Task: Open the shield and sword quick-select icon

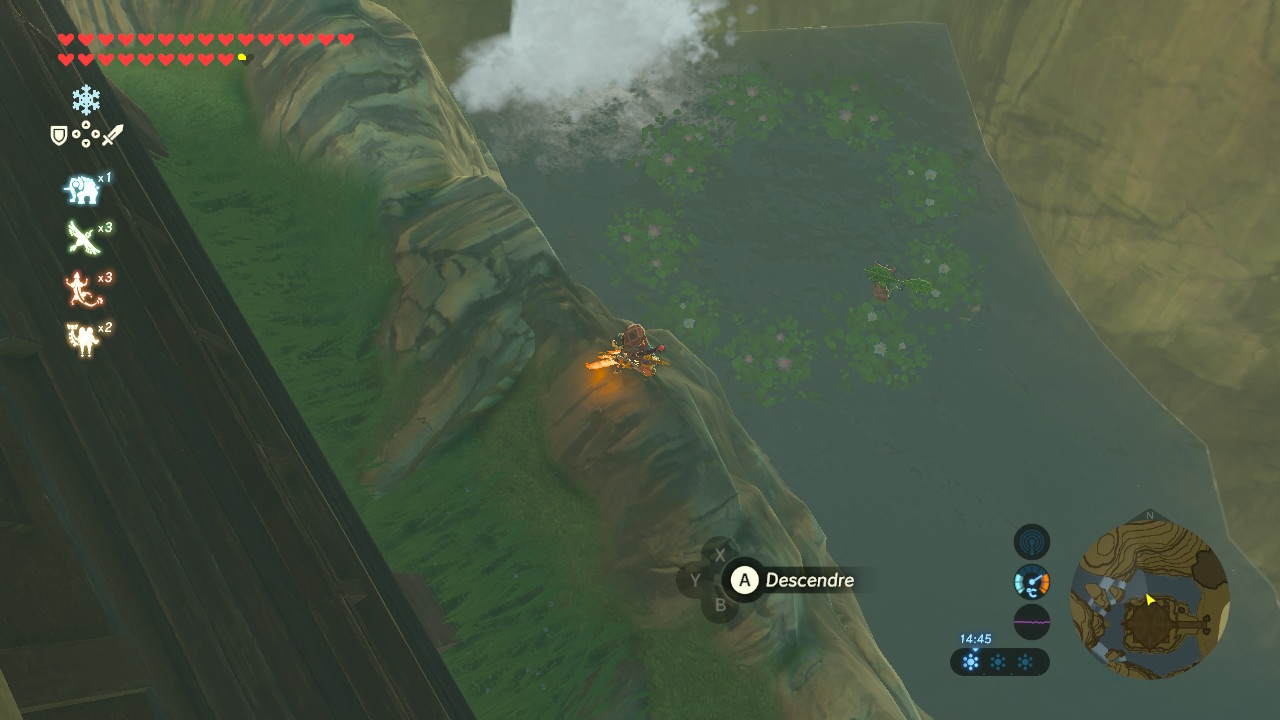Action: coord(87,135)
